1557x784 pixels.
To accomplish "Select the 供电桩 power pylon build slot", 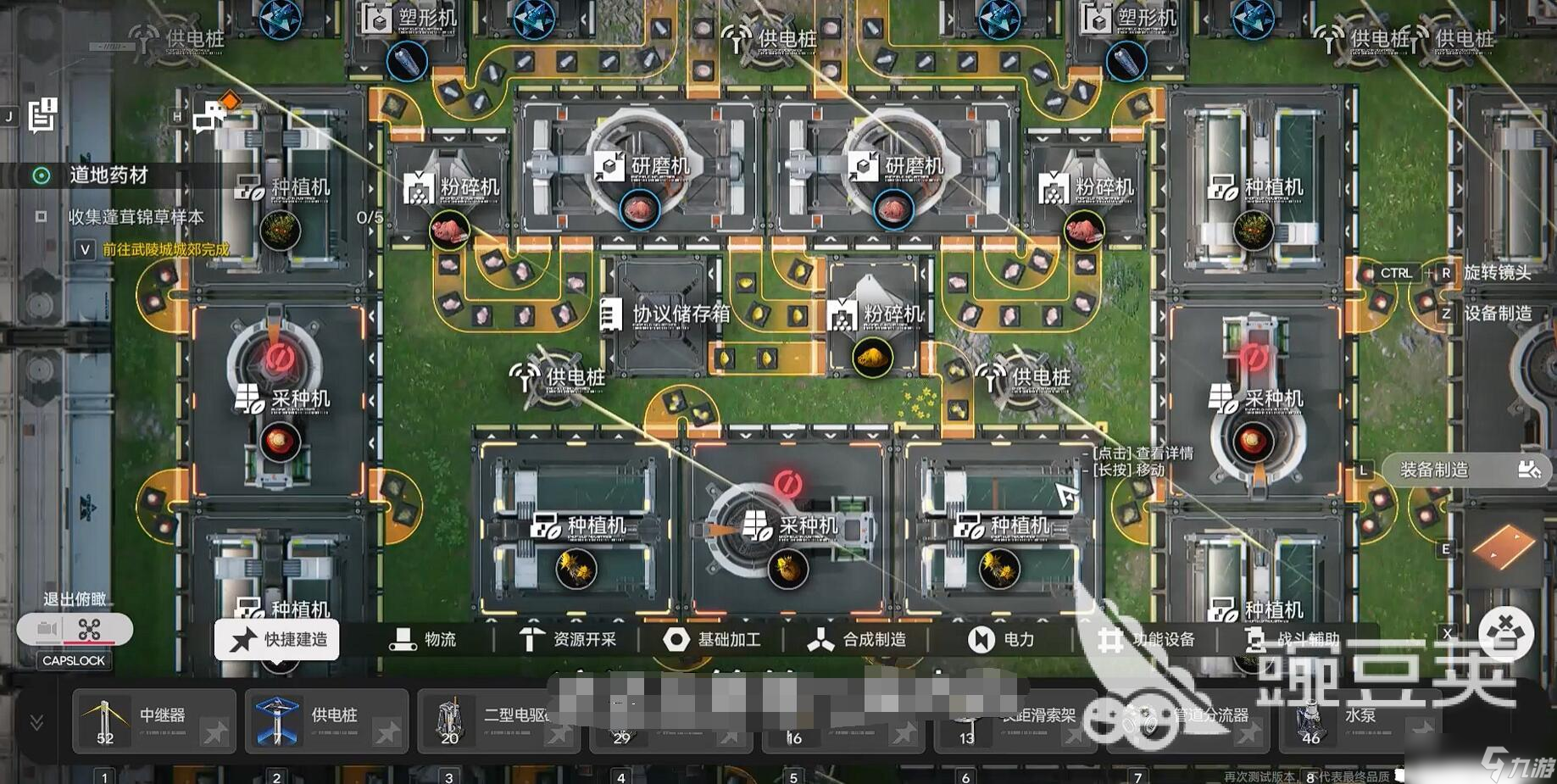I will (326, 721).
